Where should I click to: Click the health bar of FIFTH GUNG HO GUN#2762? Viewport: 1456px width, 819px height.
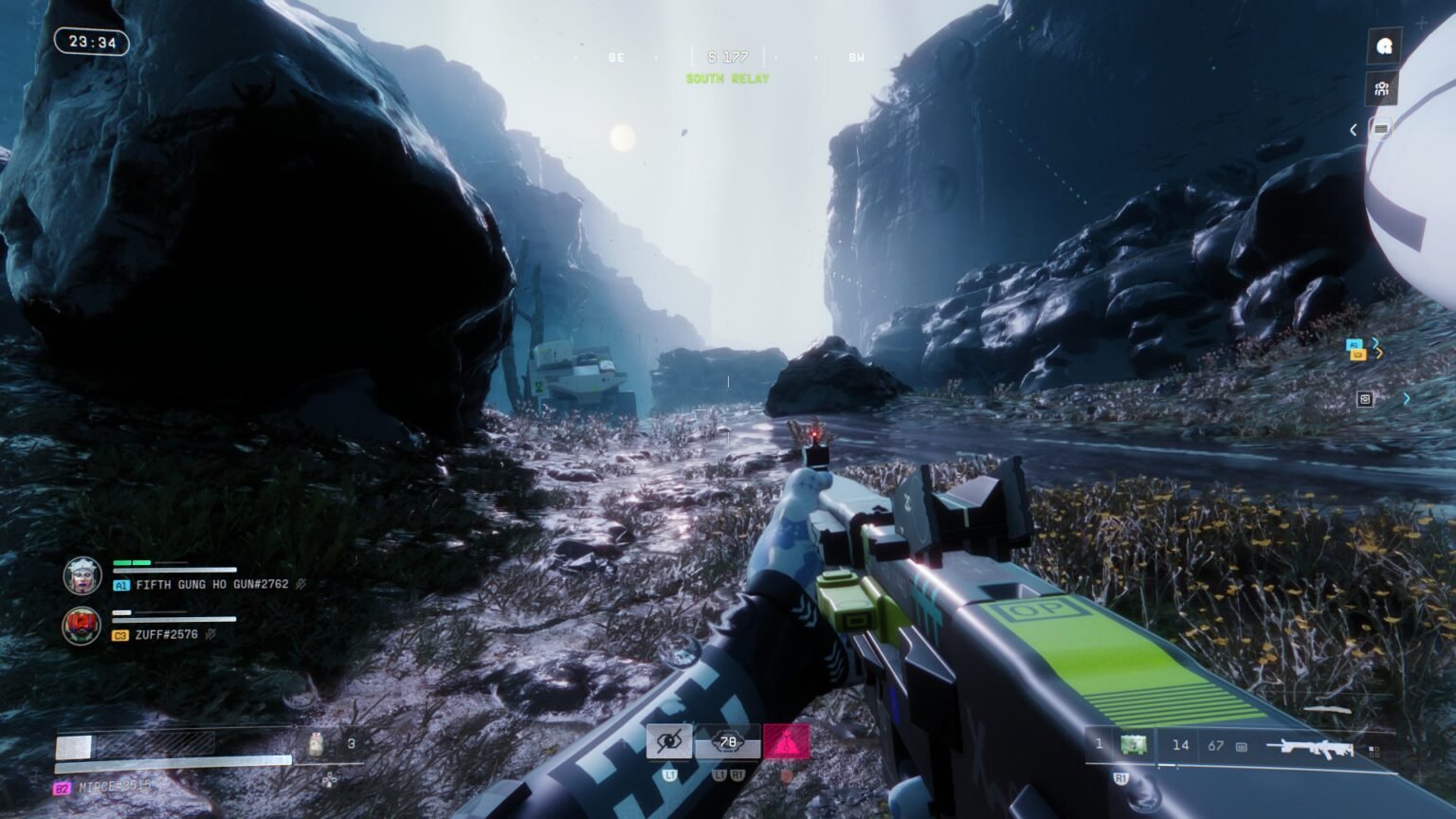point(130,563)
